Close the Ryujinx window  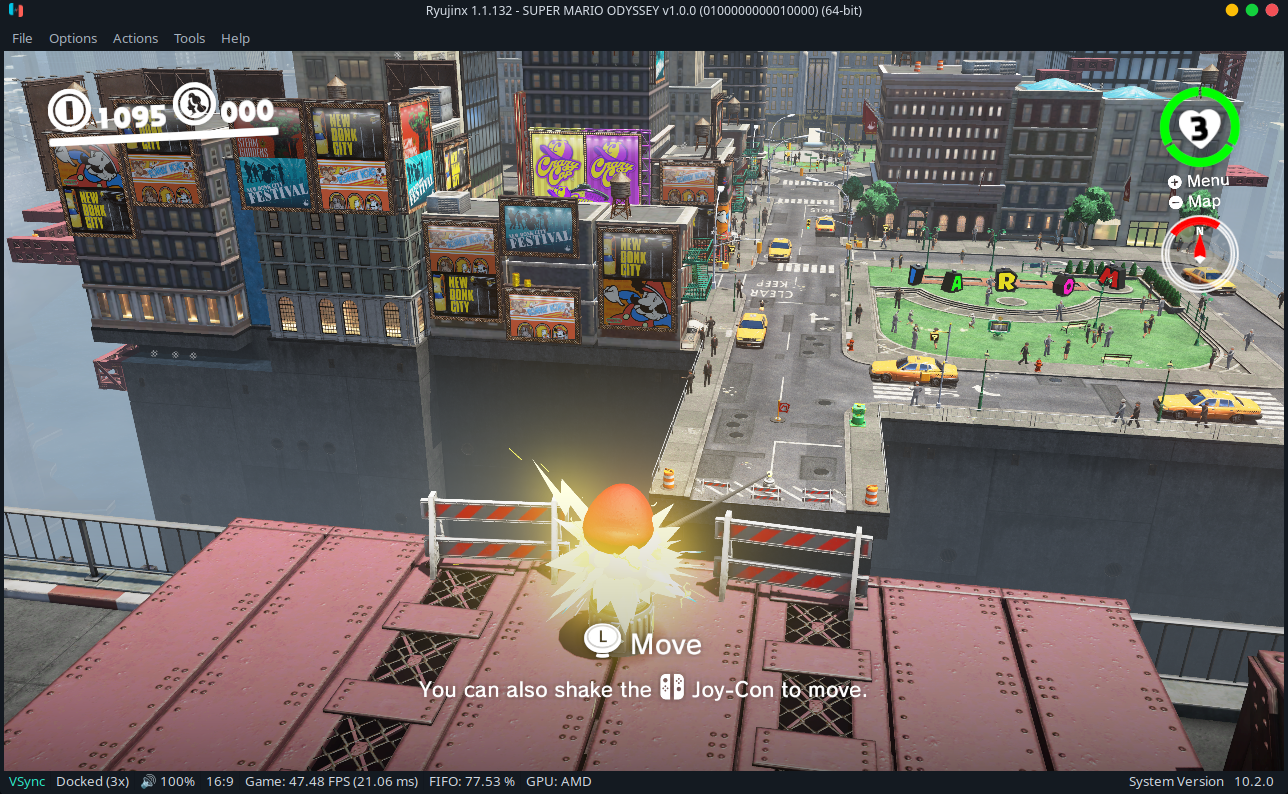(x=1270, y=10)
